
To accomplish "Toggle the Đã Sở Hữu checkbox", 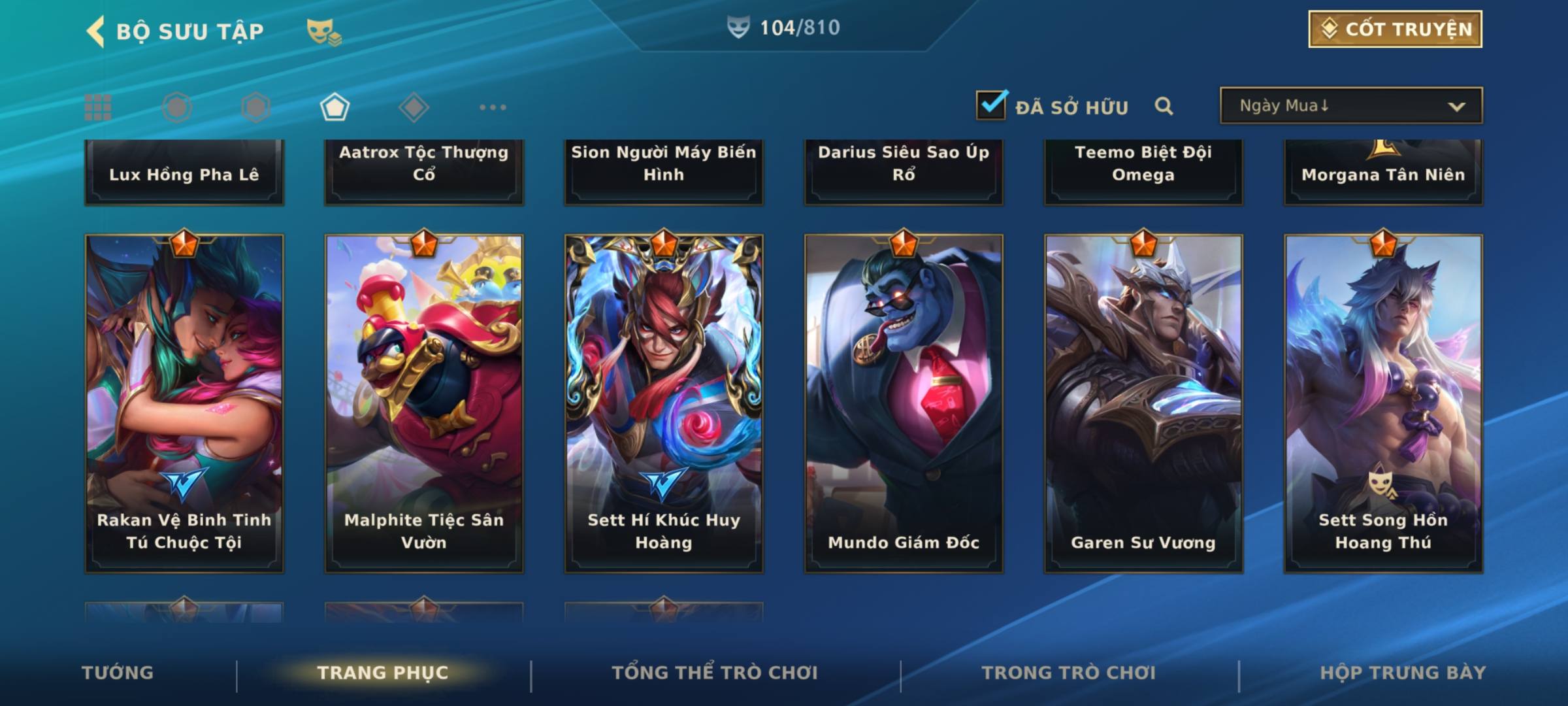I will pyautogui.click(x=991, y=105).
